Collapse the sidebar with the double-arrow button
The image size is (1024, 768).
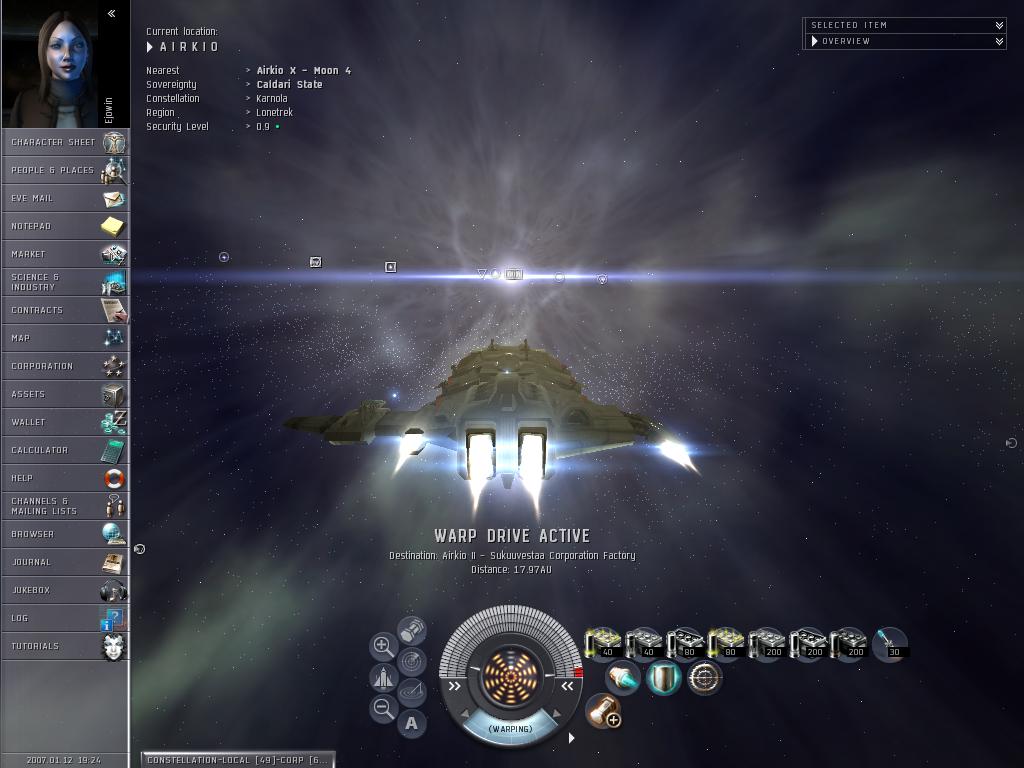(111, 13)
